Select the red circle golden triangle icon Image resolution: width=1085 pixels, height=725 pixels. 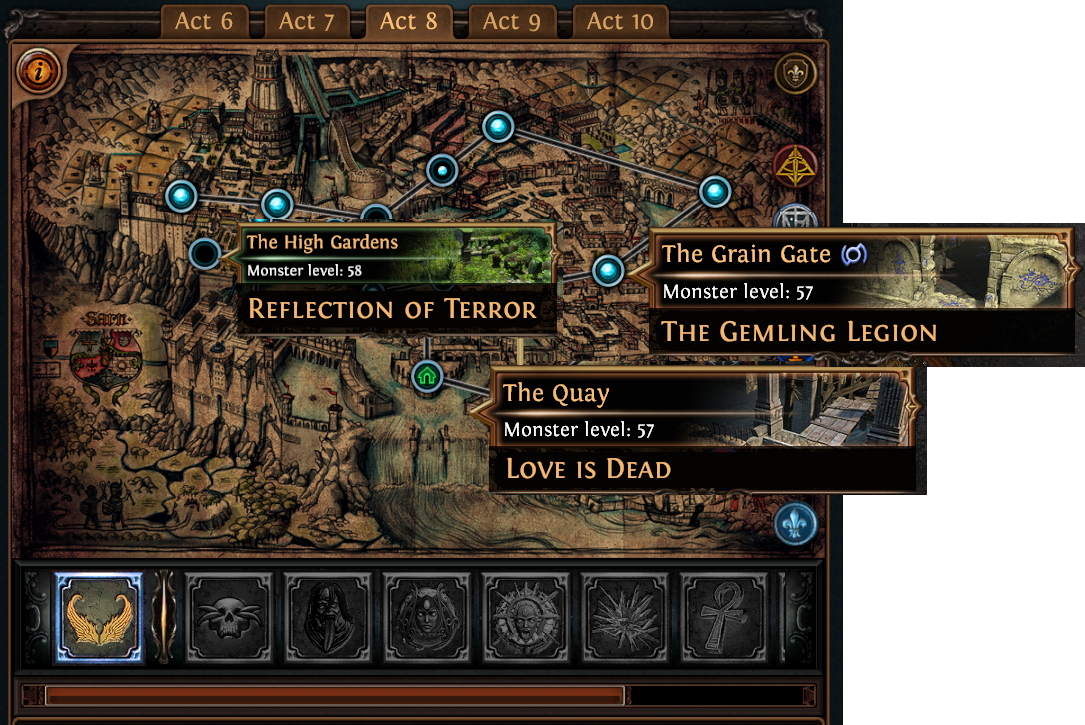click(x=795, y=167)
